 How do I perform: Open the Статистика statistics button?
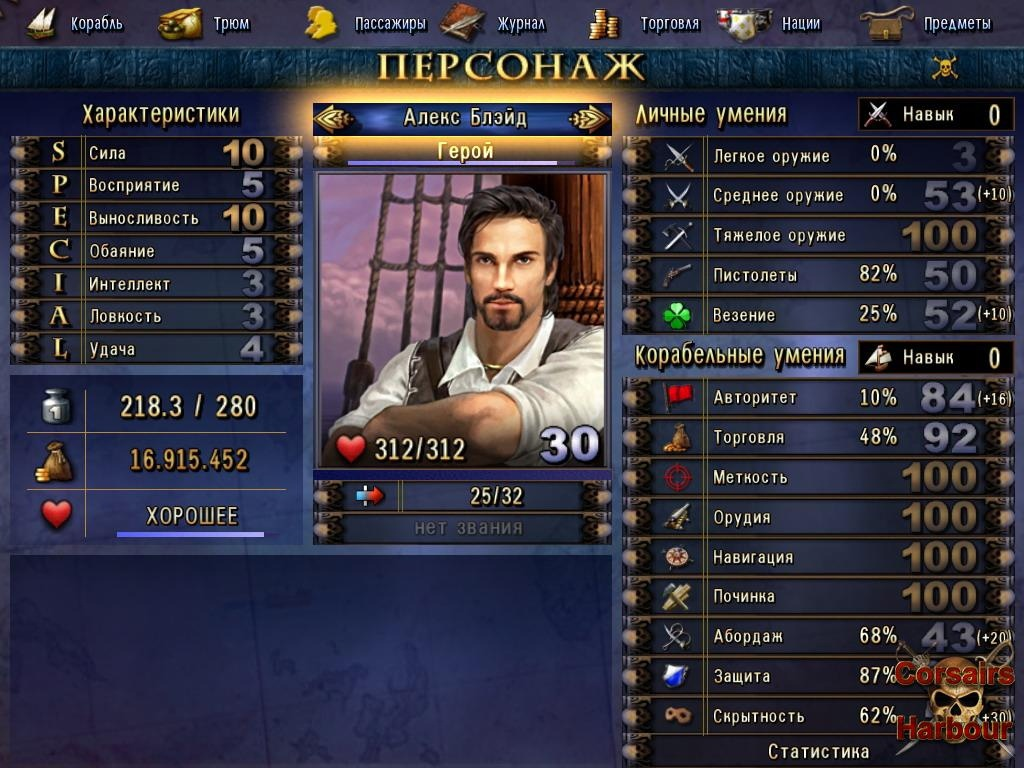[x=817, y=751]
